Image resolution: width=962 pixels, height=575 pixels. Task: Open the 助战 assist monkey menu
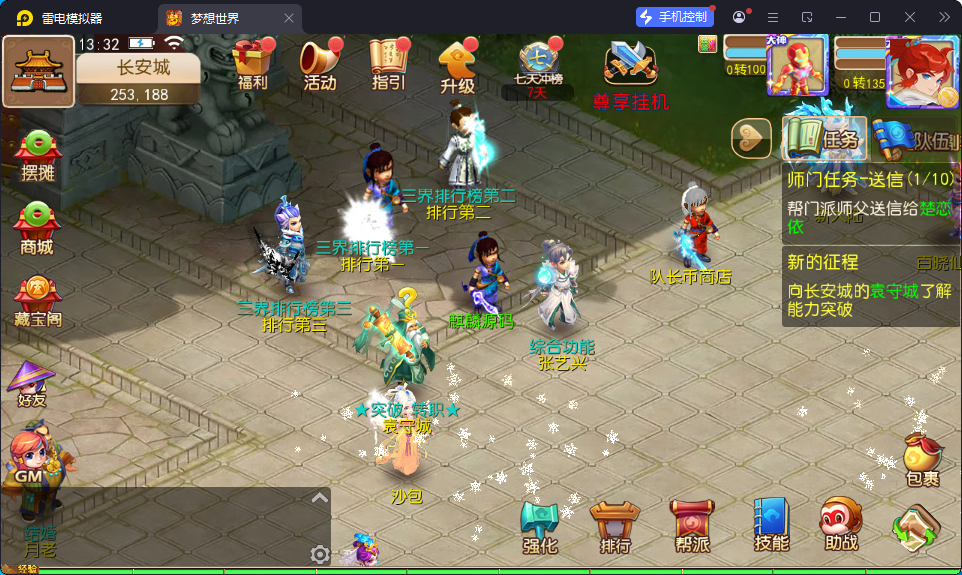(x=841, y=525)
